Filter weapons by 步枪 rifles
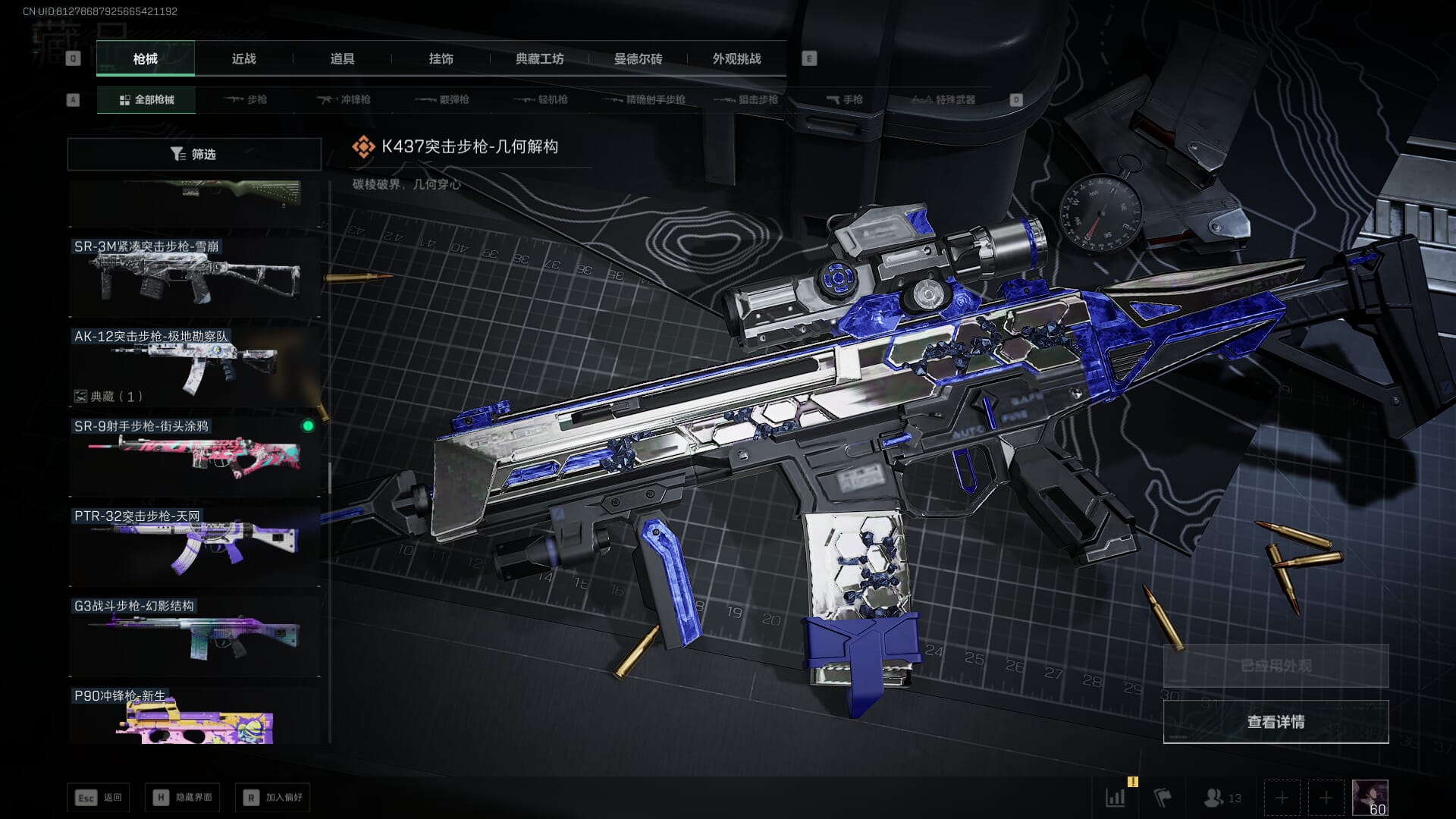 246,99
